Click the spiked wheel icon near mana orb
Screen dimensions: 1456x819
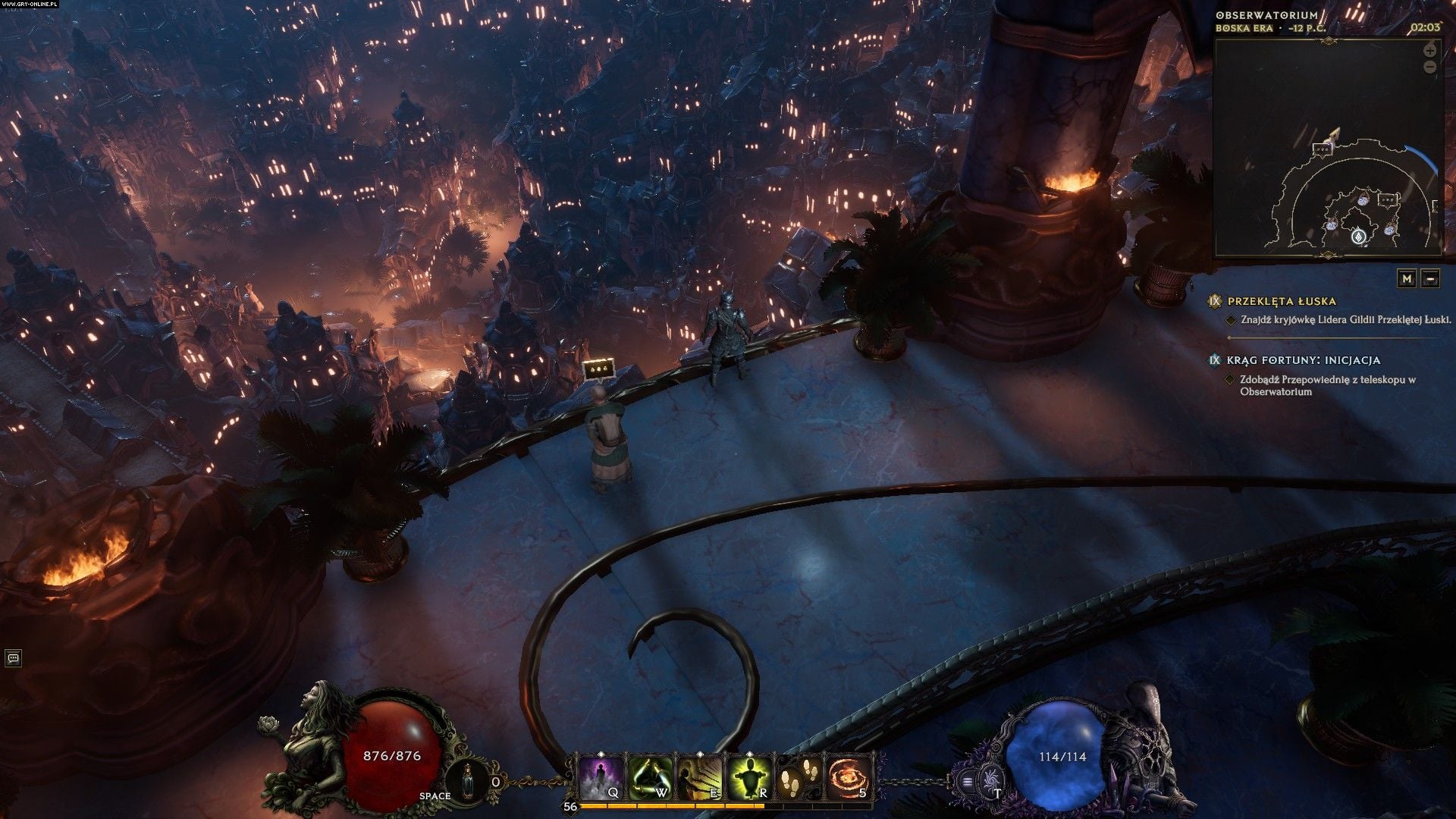(990, 779)
